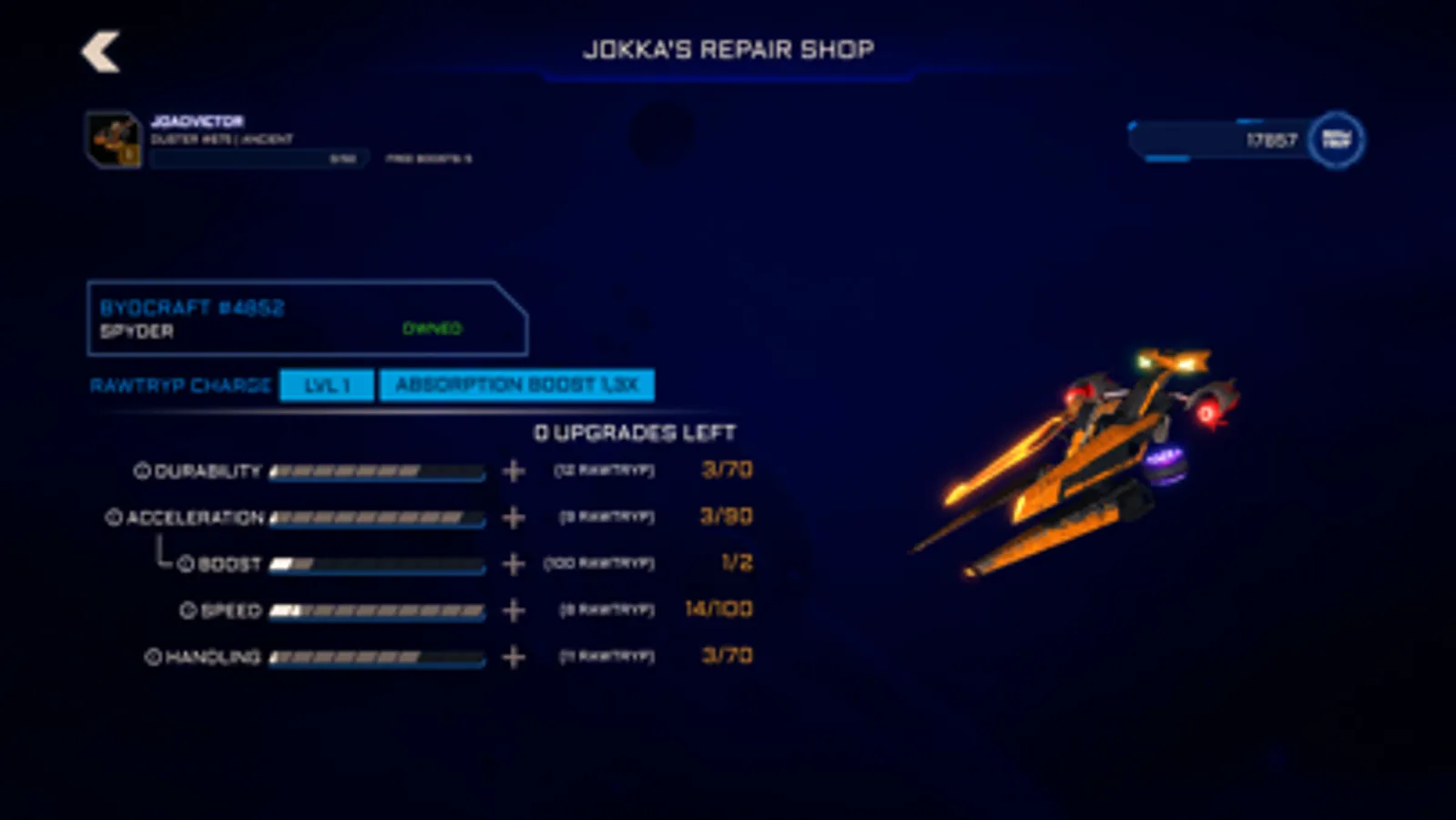Upgrade Boost with the plus button
The width and height of the screenshot is (1456, 820).
[x=513, y=564]
